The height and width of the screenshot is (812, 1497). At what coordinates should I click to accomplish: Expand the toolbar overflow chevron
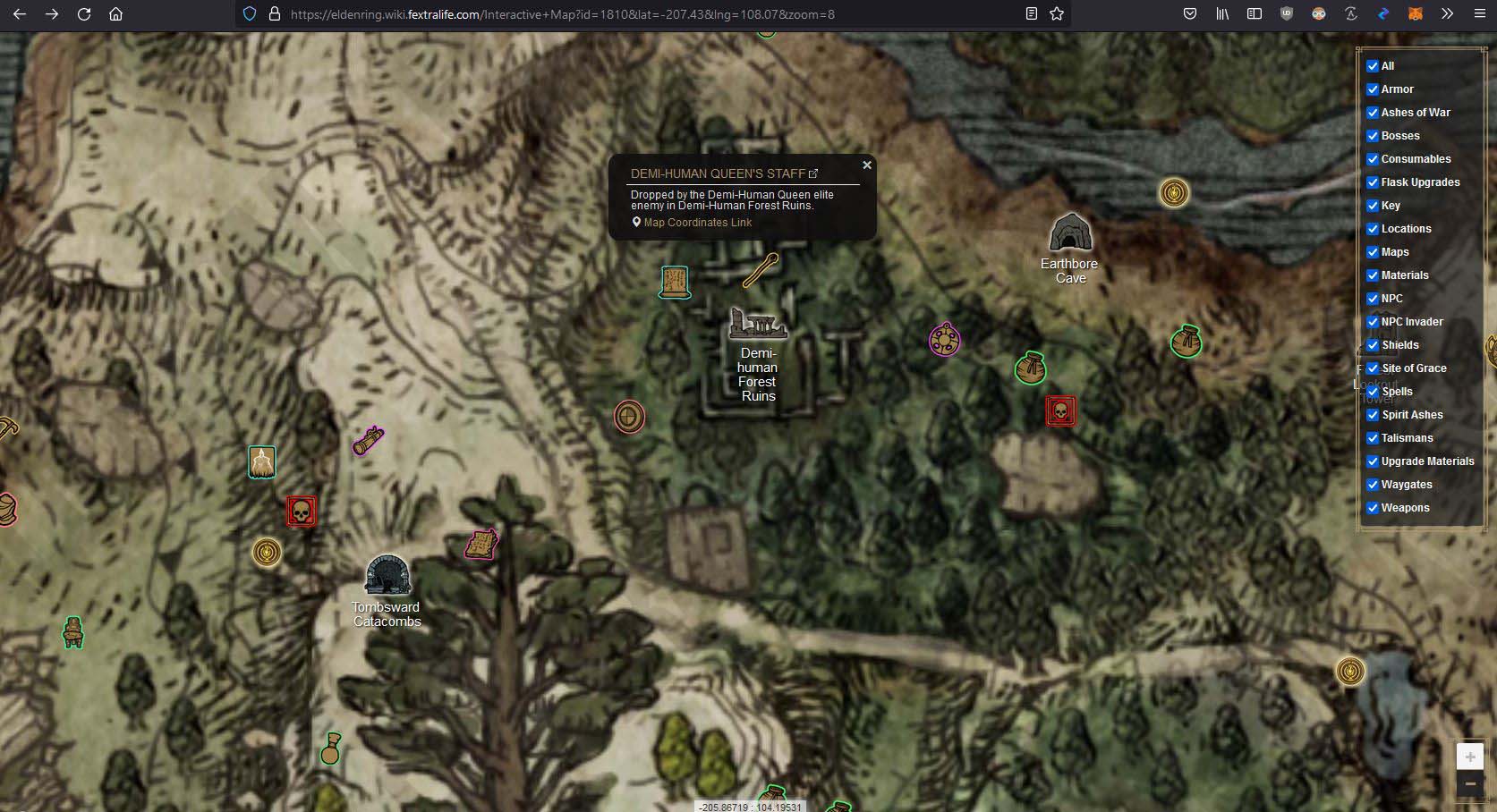1446,13
